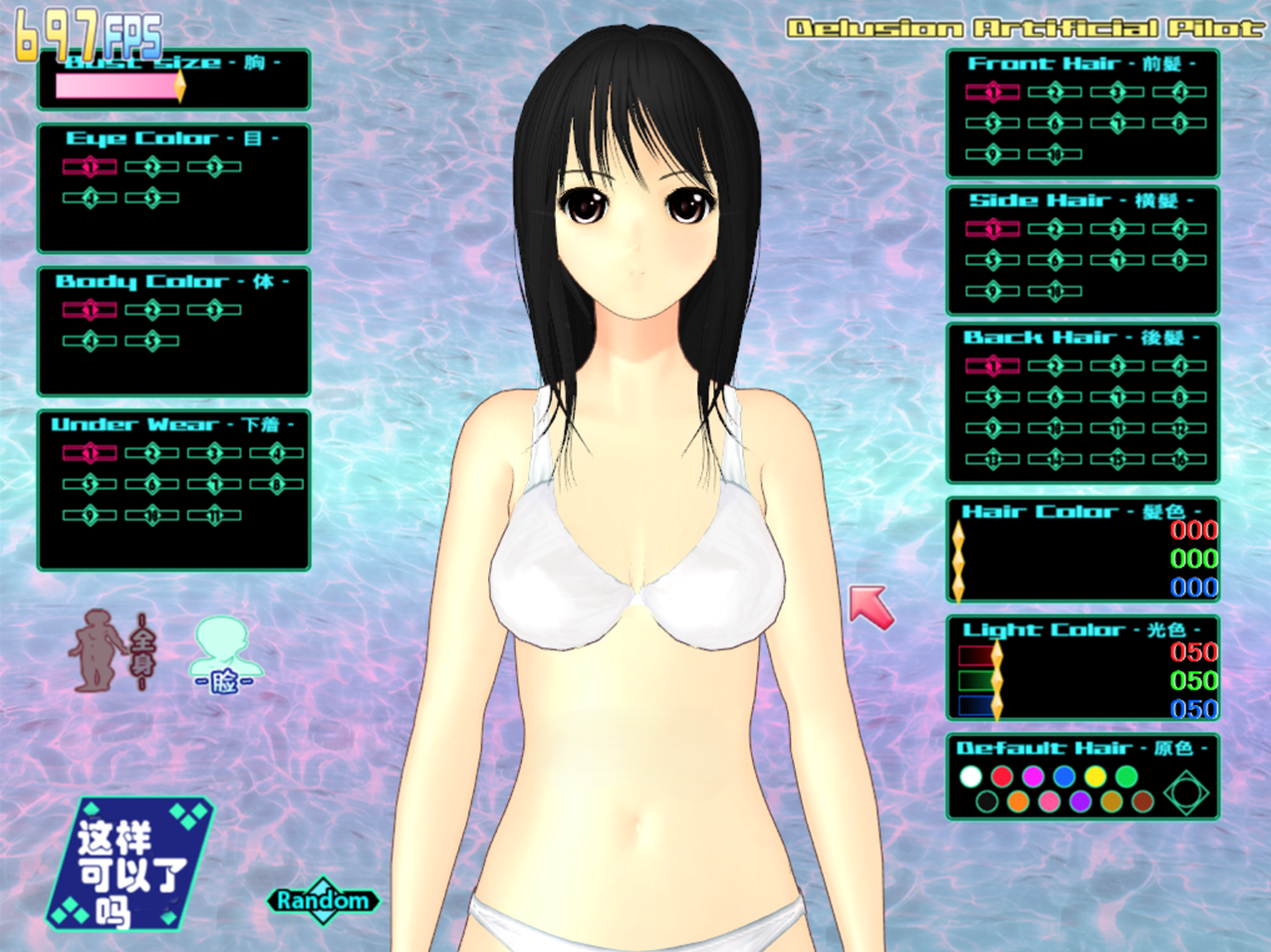This screenshot has width=1271, height=952.
Task: Click the blue Hair Color slider handle
Action: pyautogui.click(x=958, y=587)
